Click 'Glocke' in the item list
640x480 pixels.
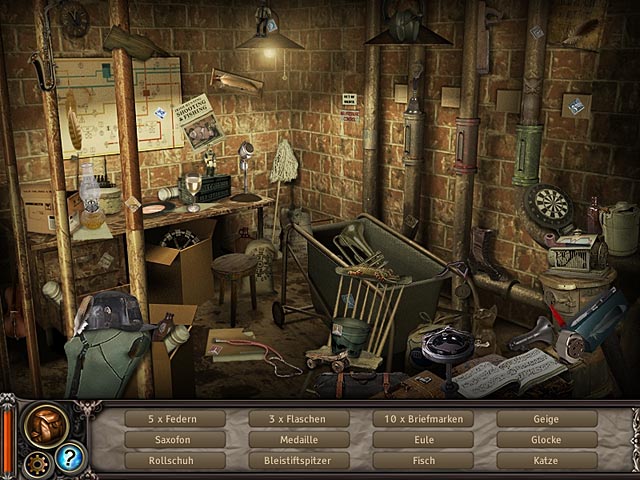coord(547,439)
